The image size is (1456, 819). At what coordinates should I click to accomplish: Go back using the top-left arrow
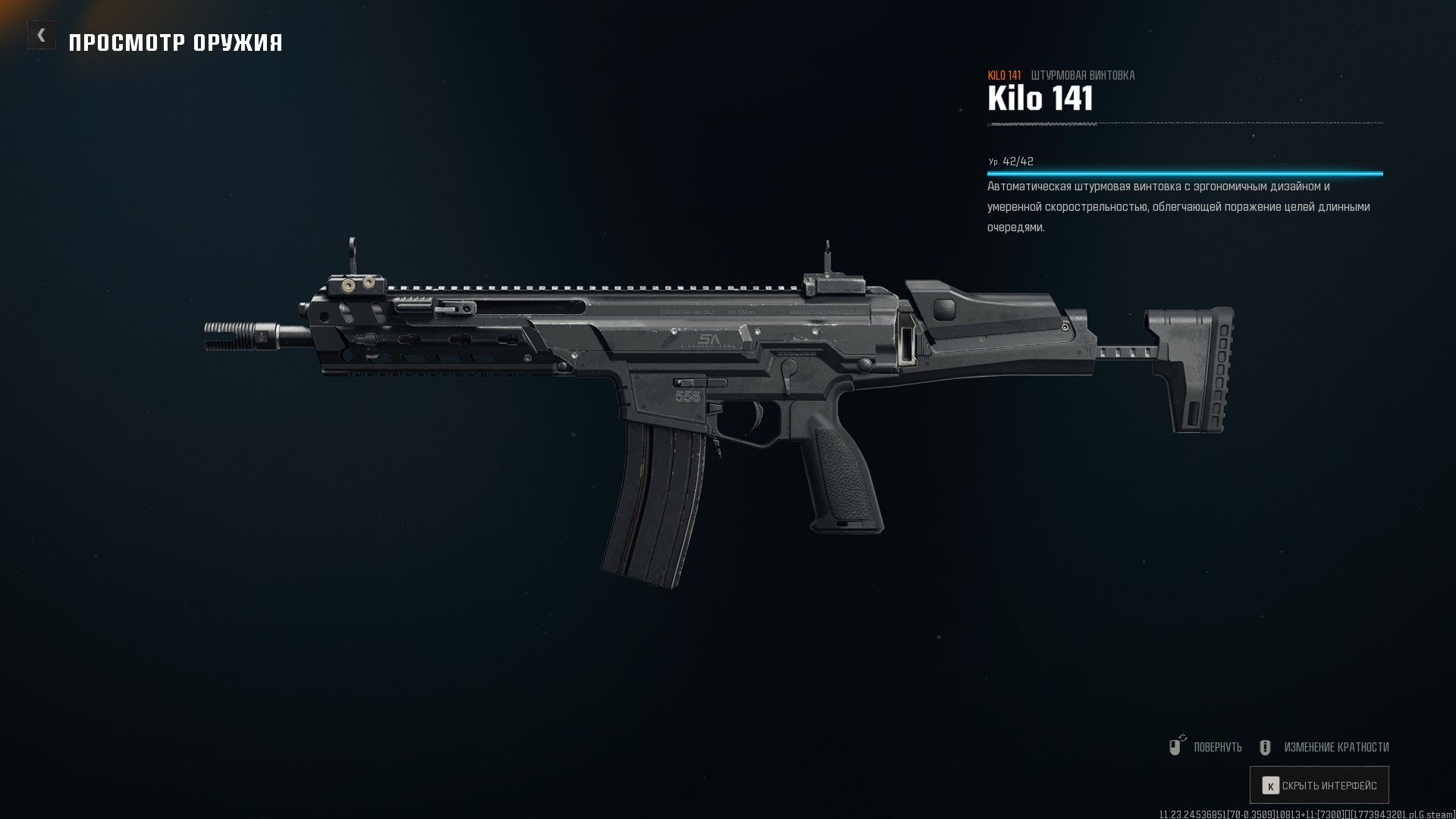point(42,35)
